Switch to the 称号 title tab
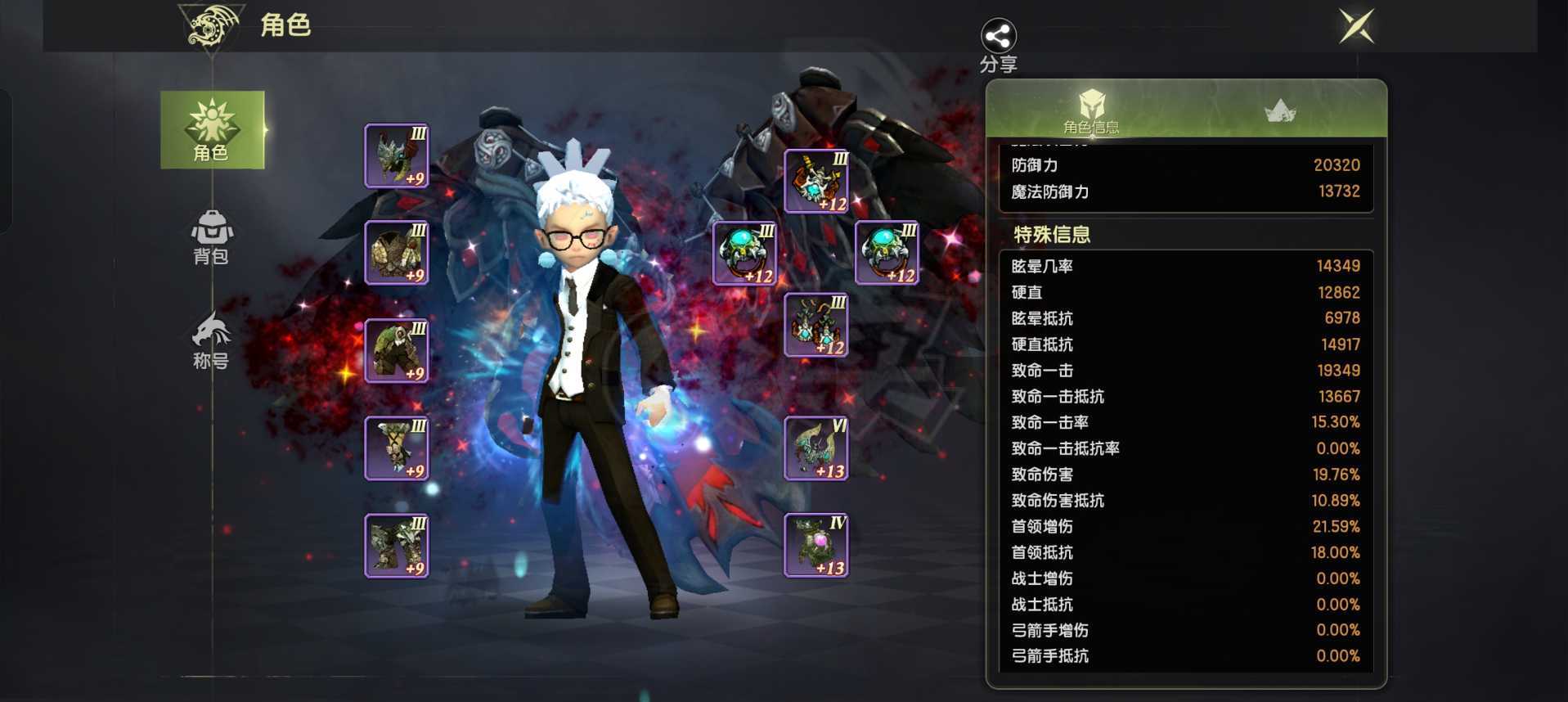 coord(211,341)
